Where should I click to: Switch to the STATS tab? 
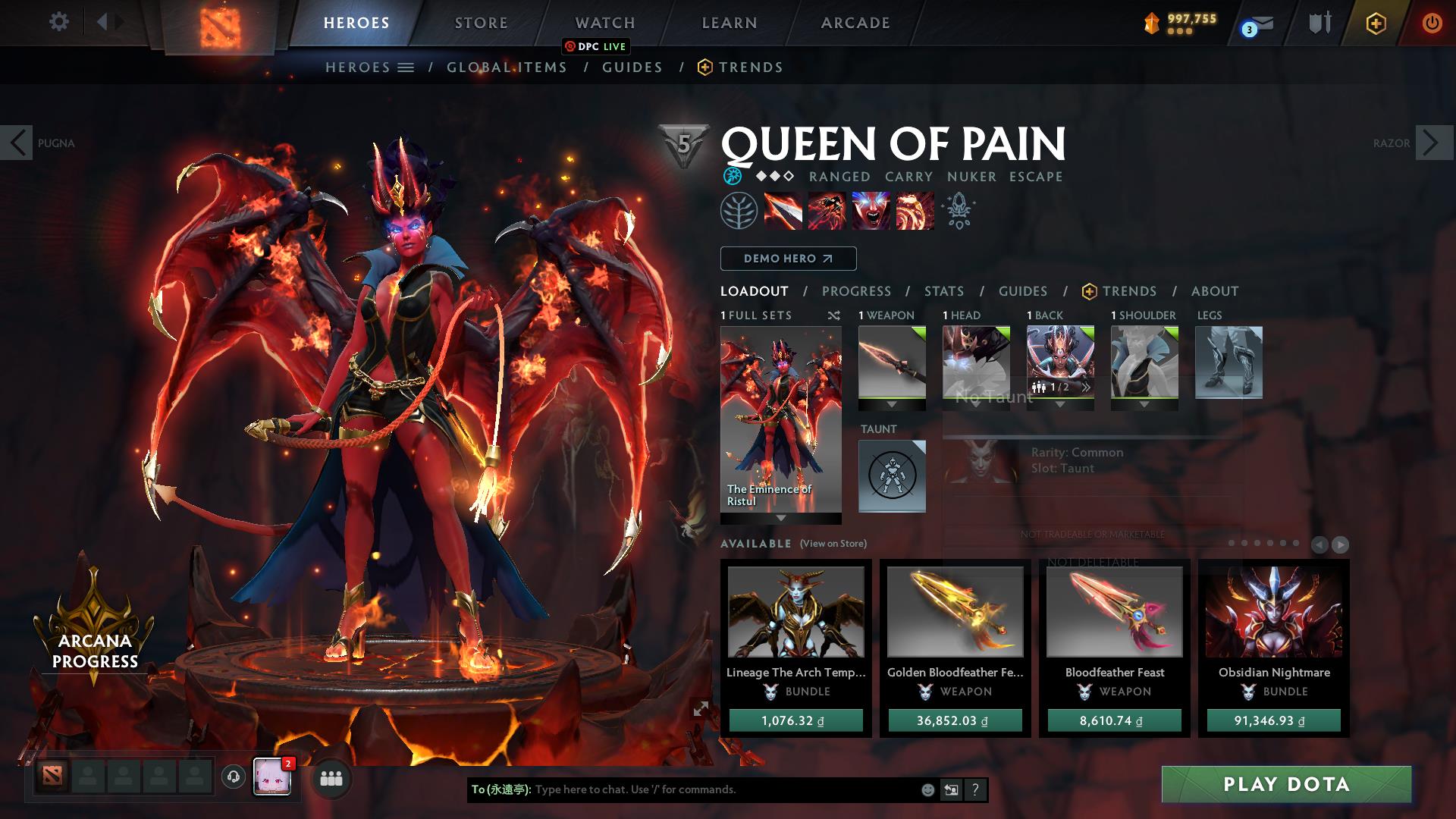tap(943, 290)
